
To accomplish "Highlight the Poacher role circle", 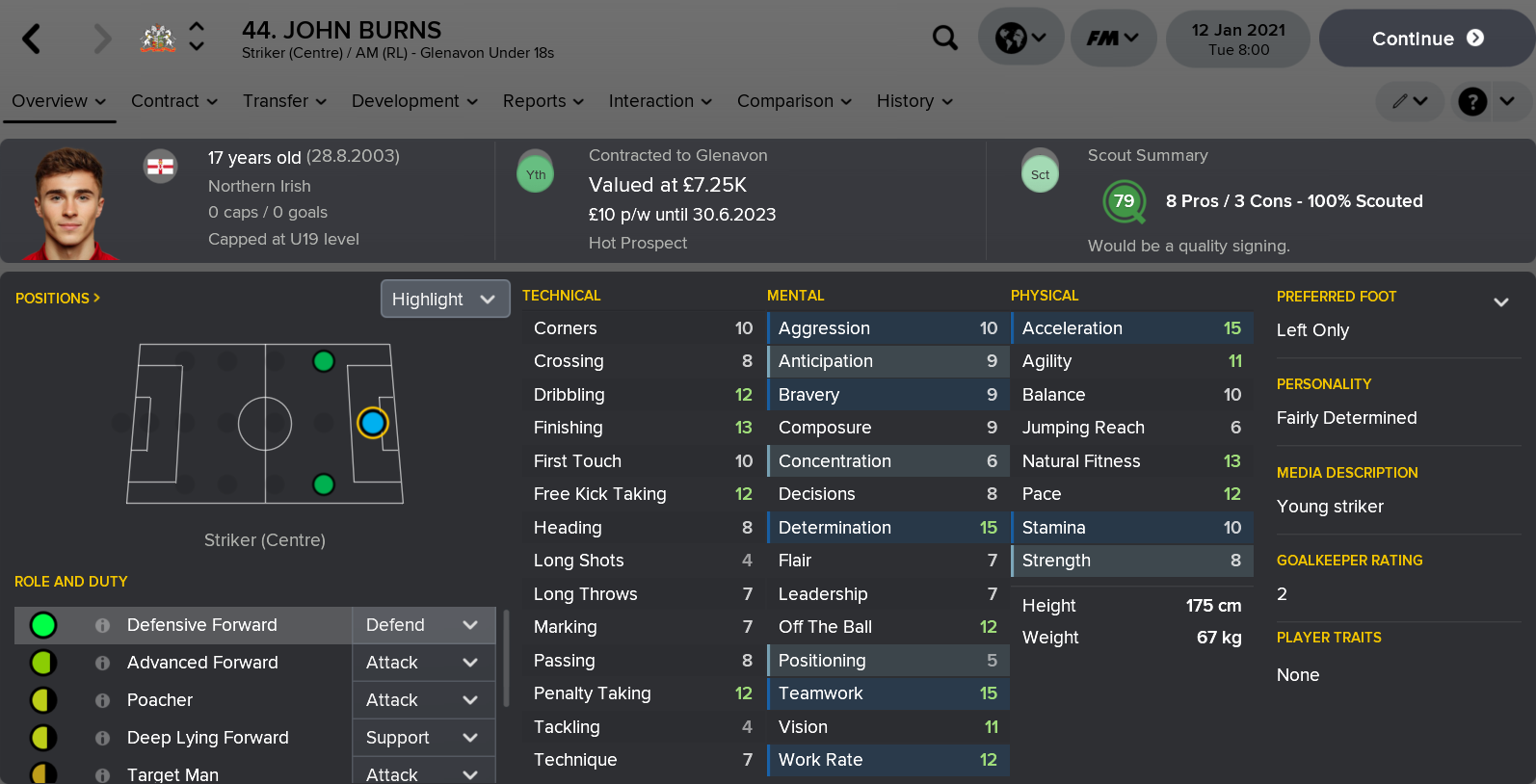I will (42, 700).
